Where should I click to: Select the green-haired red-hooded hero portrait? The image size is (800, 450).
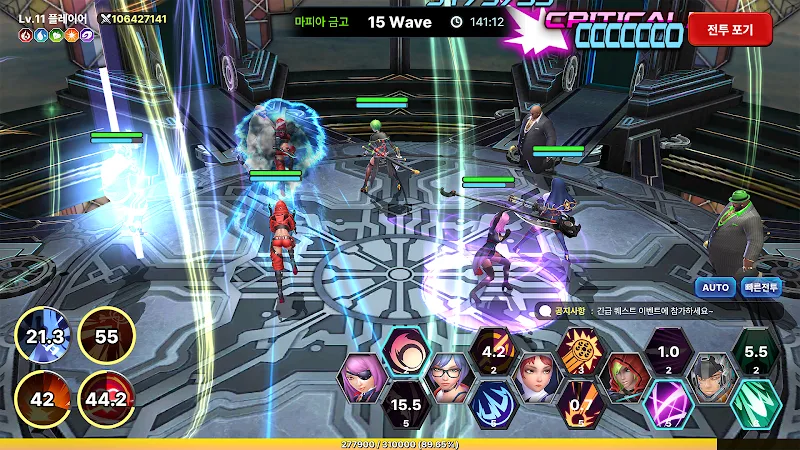[x=624, y=378]
